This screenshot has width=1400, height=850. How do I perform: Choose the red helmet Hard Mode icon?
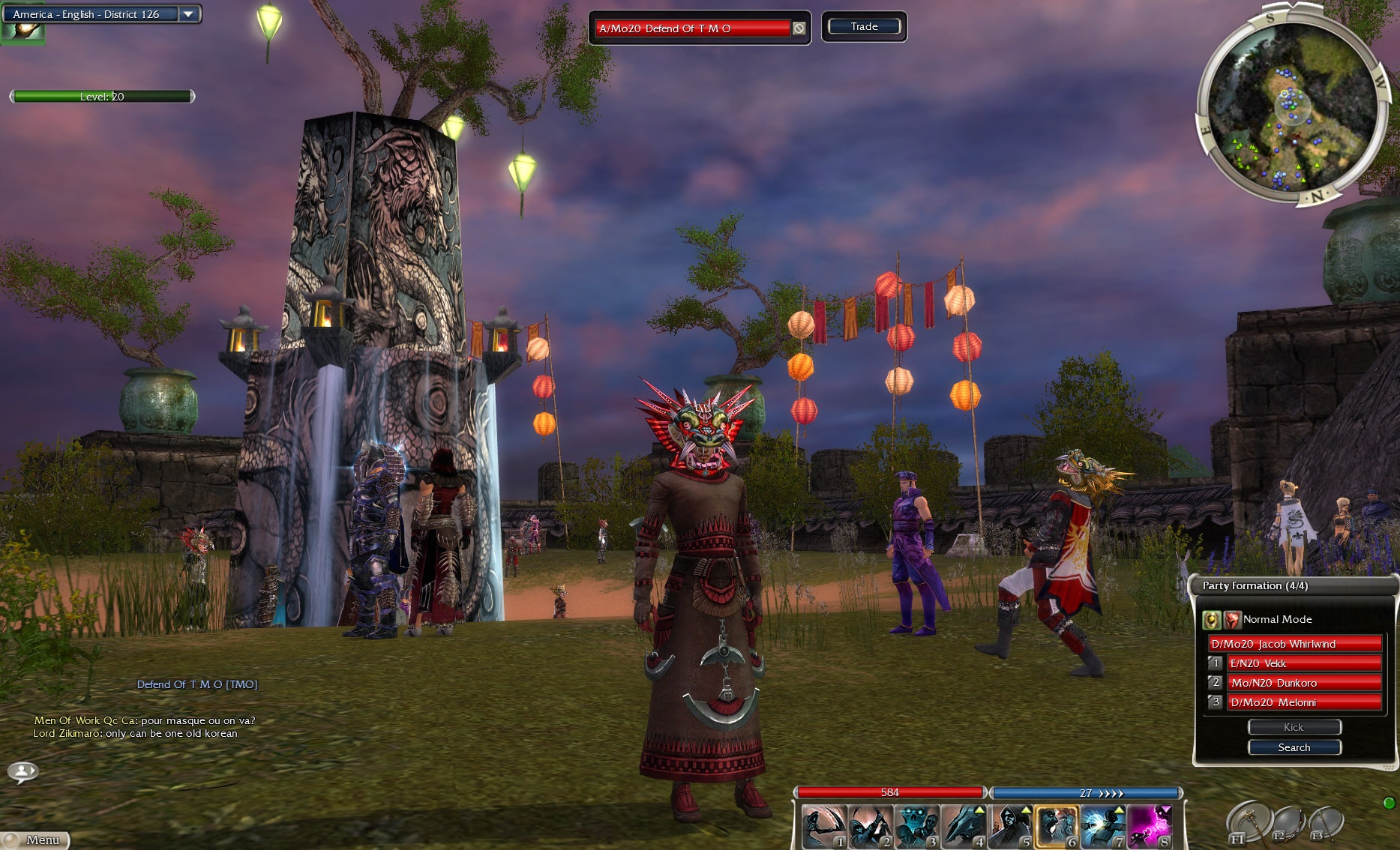tap(1232, 620)
